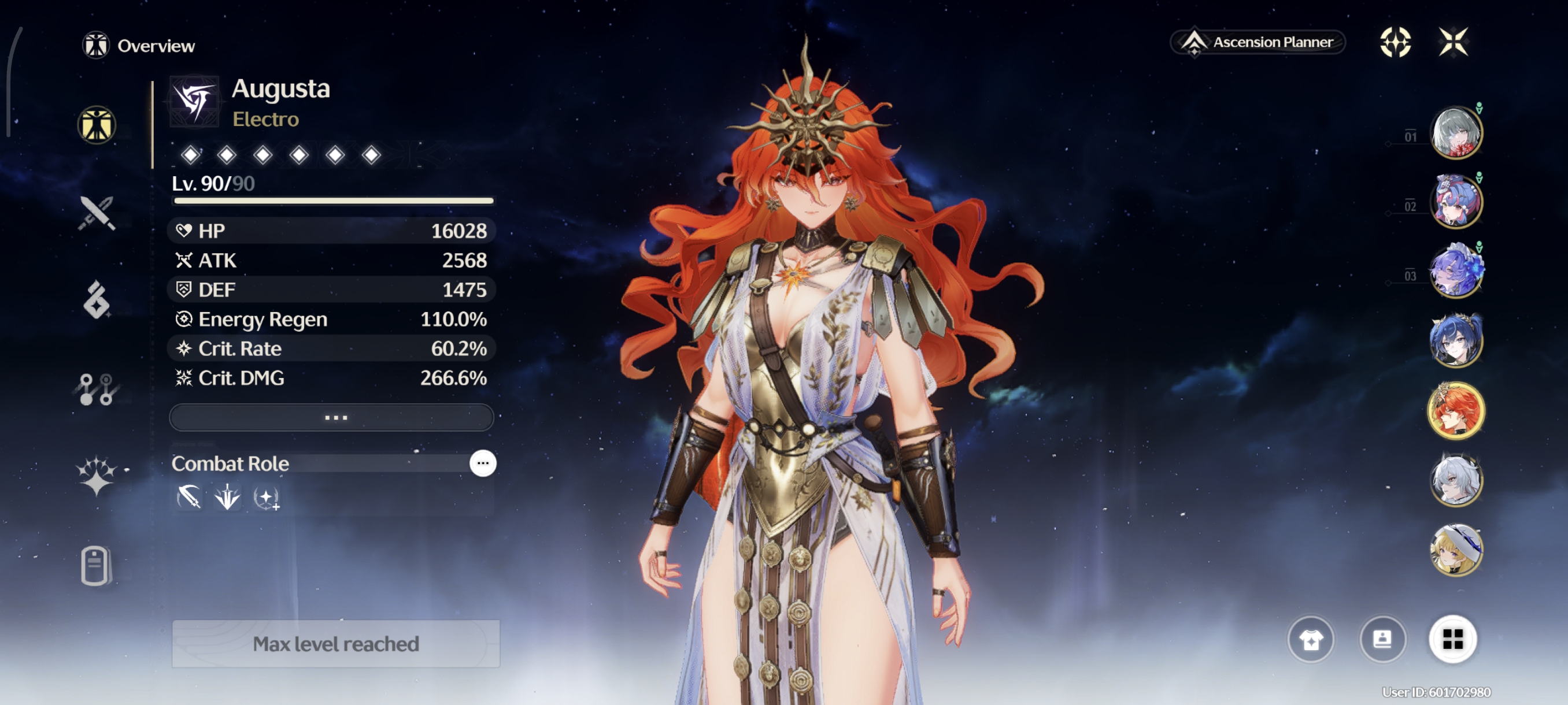Select the grey-haired character in team slot 01
Image resolution: width=1568 pixels, height=705 pixels.
tap(1455, 132)
